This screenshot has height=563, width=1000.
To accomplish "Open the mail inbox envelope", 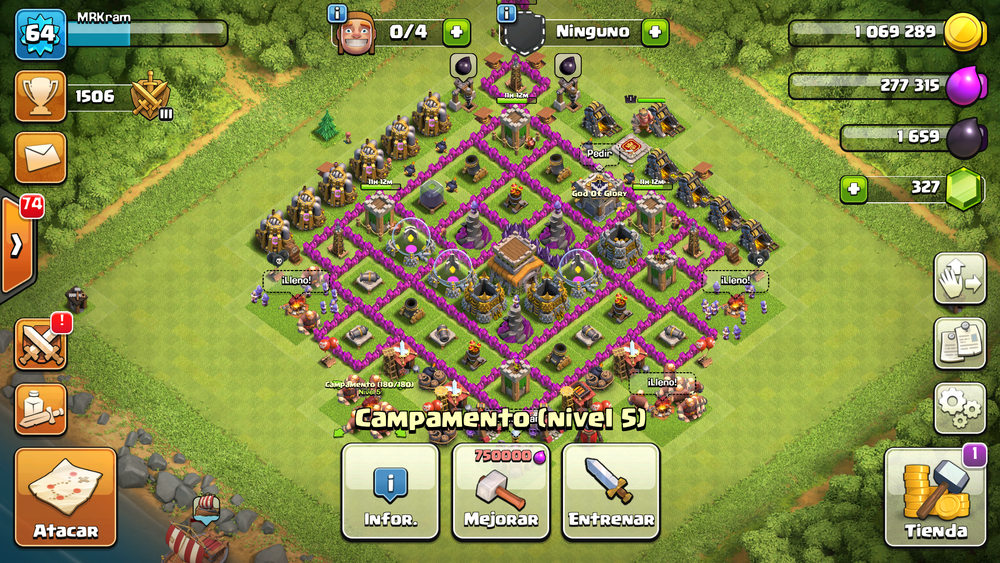I will [x=41, y=156].
